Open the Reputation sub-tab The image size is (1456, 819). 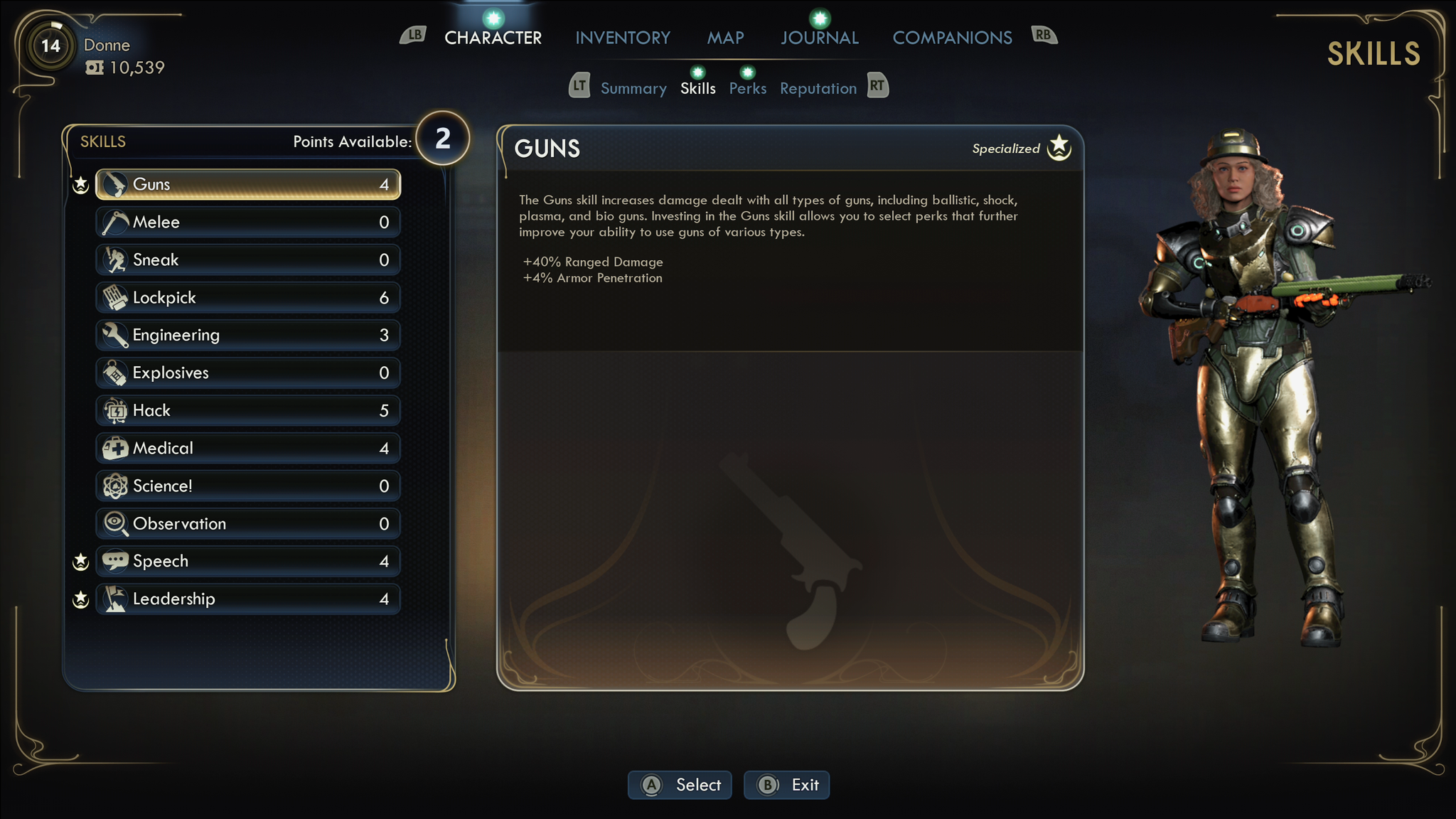point(818,89)
